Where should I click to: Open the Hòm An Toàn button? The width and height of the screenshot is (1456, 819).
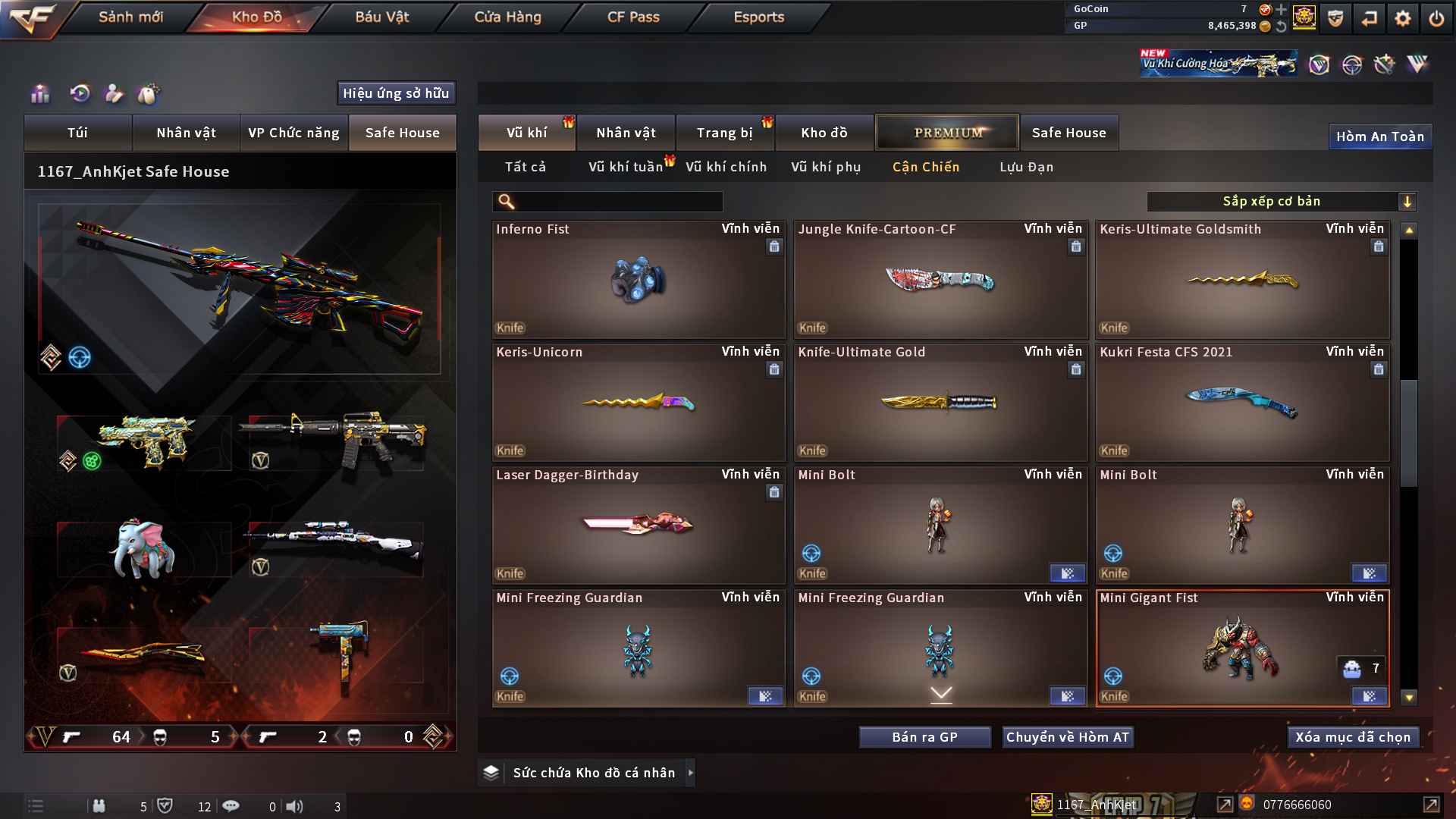(x=1379, y=136)
